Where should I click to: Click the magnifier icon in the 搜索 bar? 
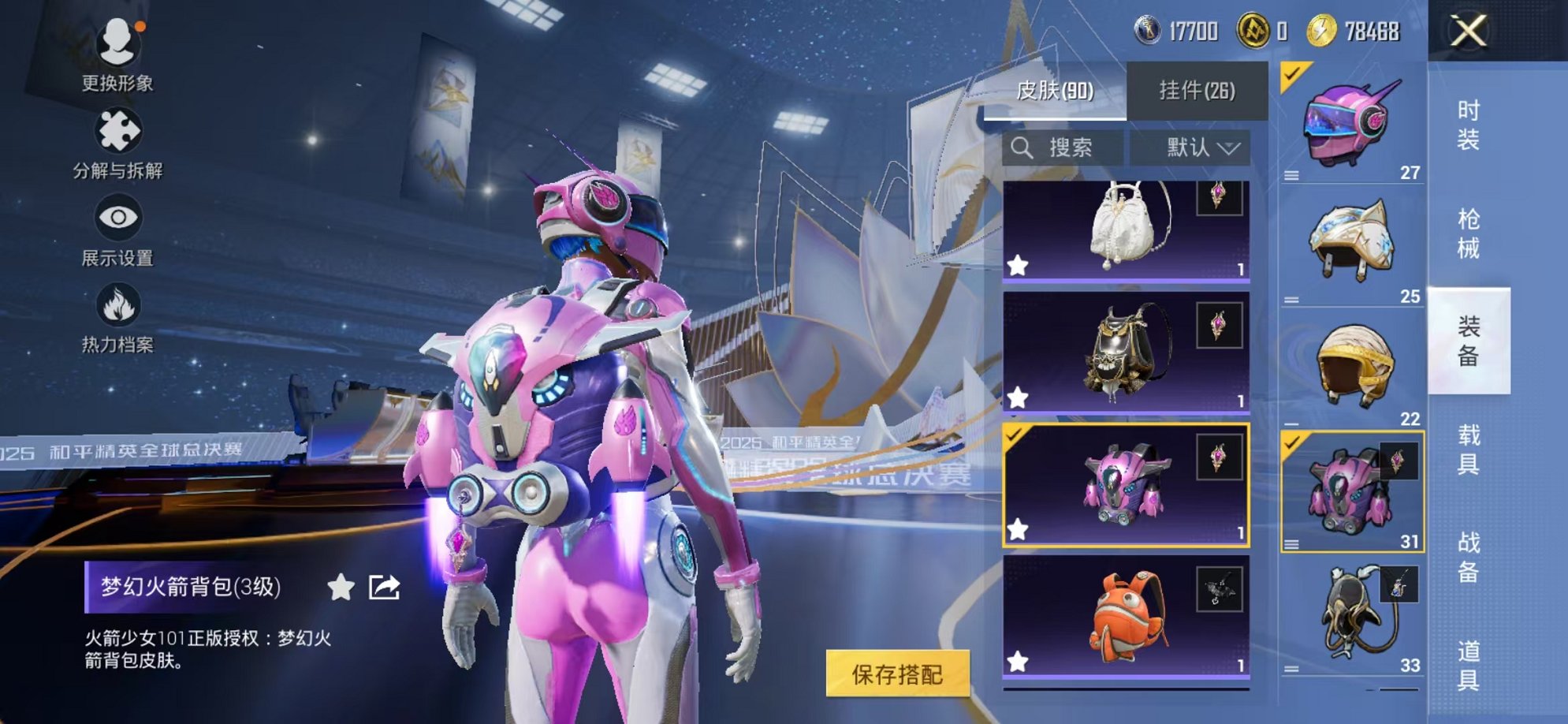(1023, 147)
